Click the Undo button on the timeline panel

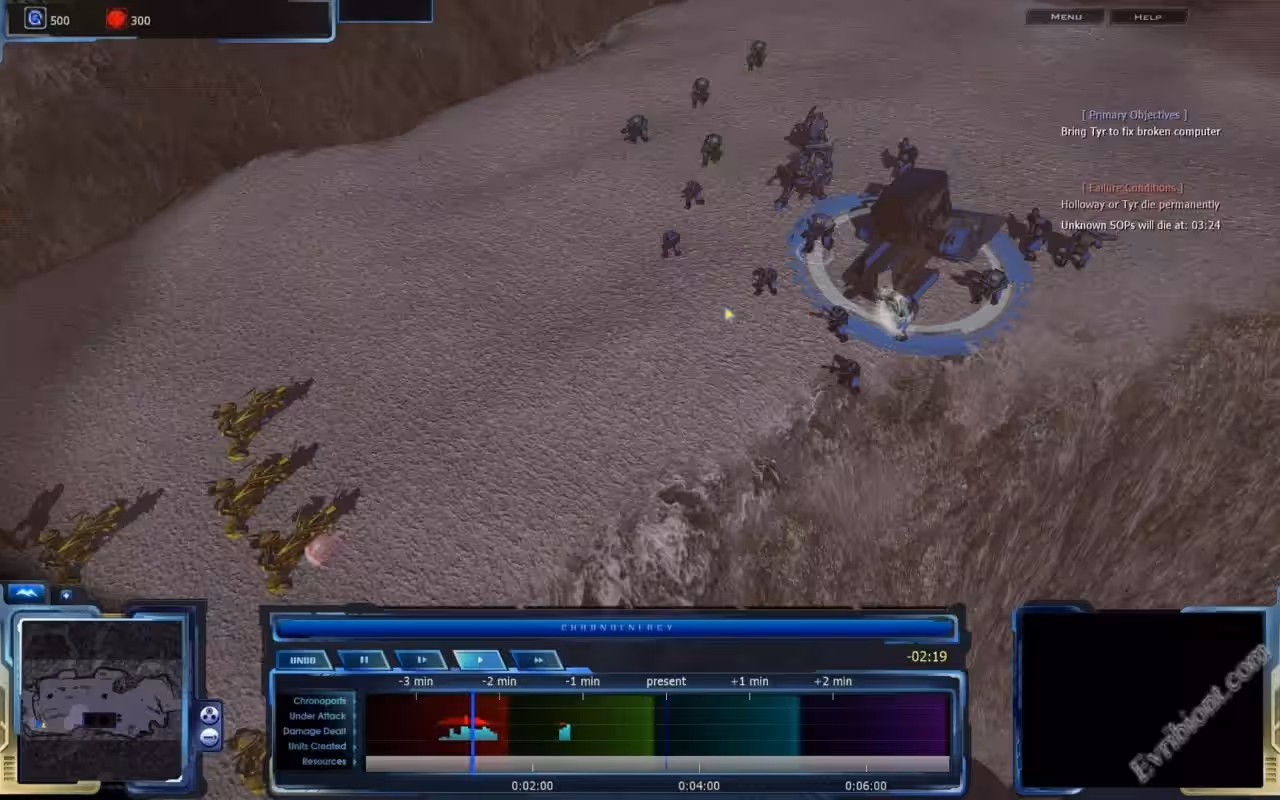303,660
